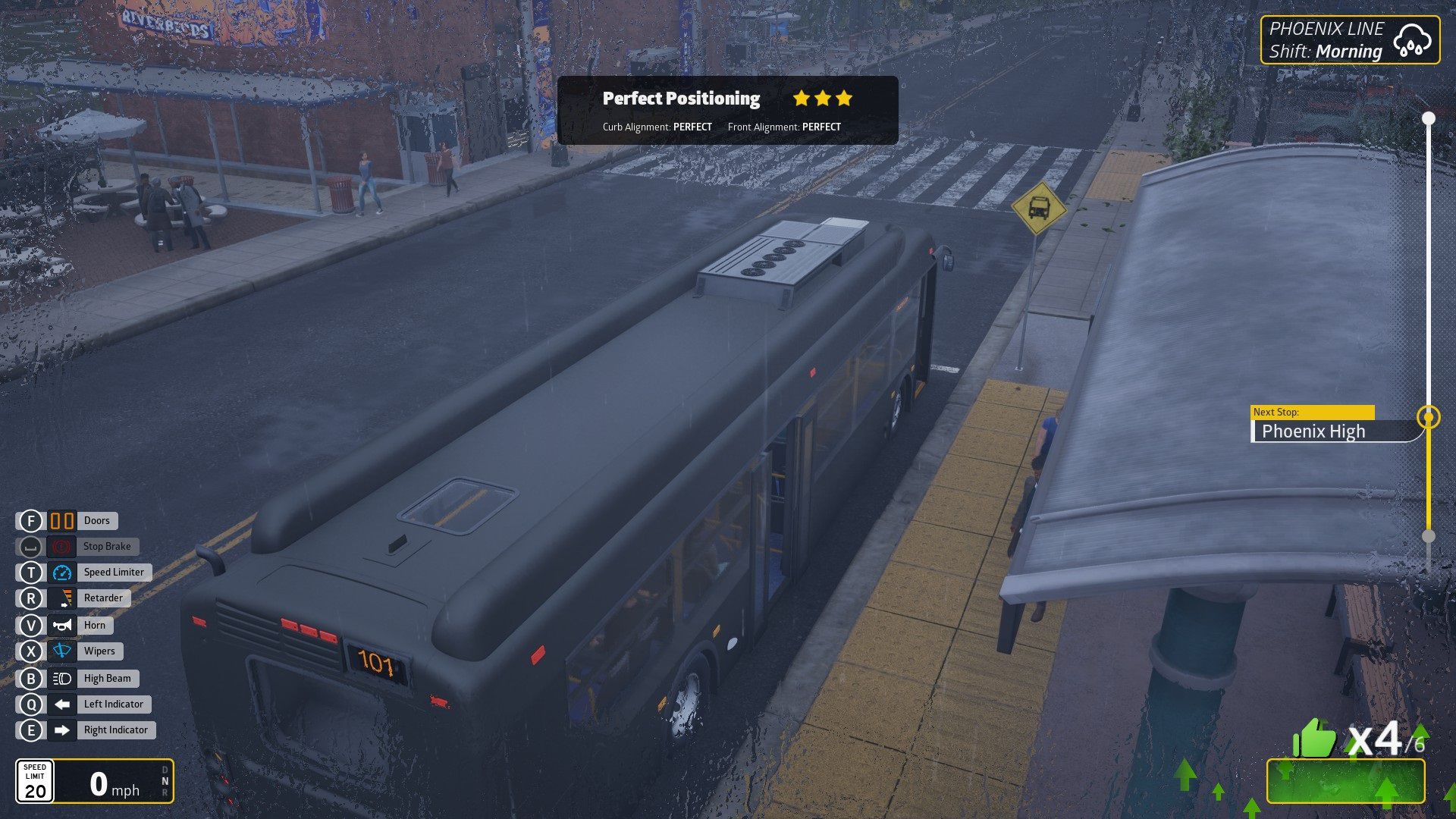
Task: Click the current stop marker on route line
Action: [x=1429, y=417]
